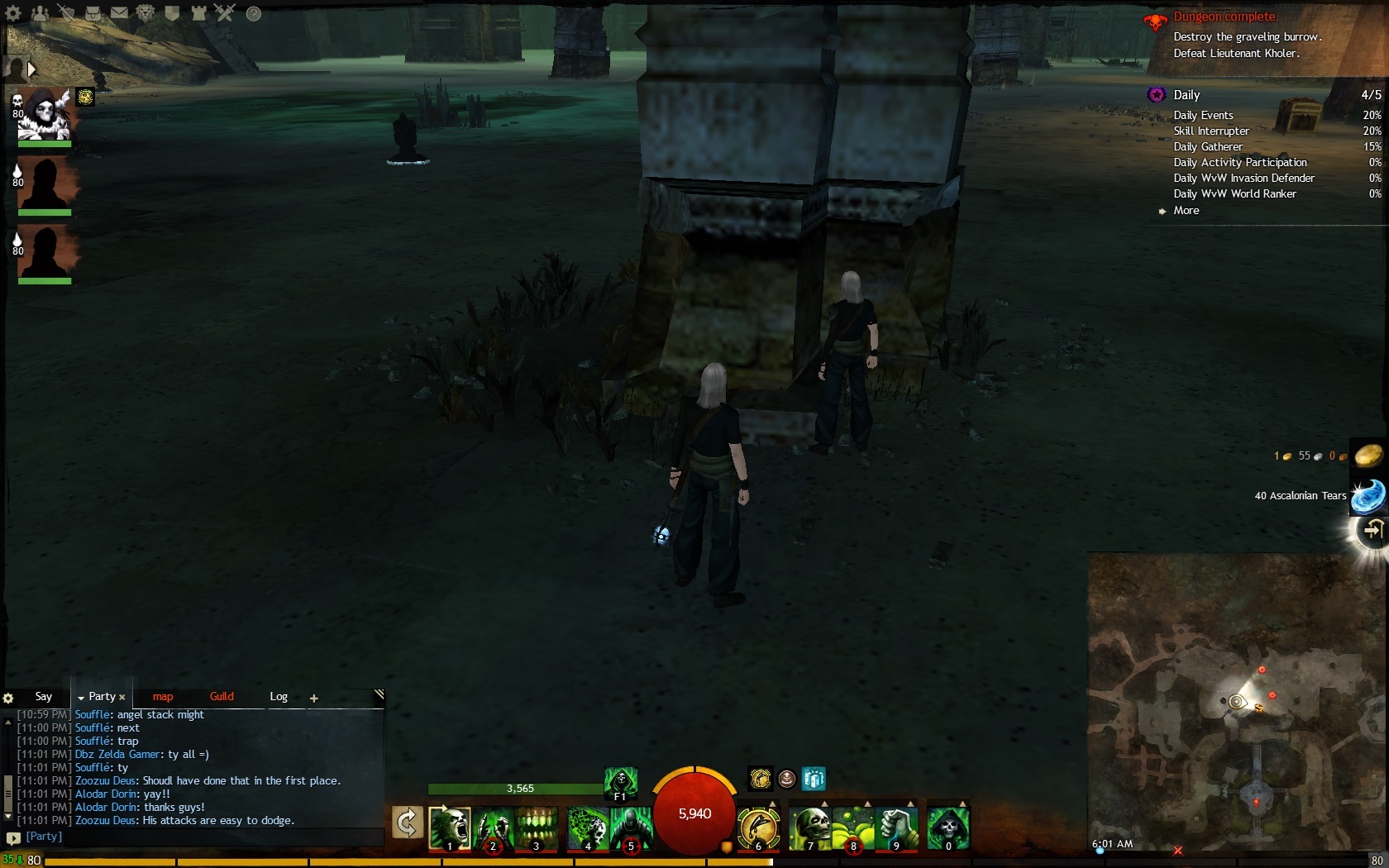Click the minimap

(x=1237, y=701)
